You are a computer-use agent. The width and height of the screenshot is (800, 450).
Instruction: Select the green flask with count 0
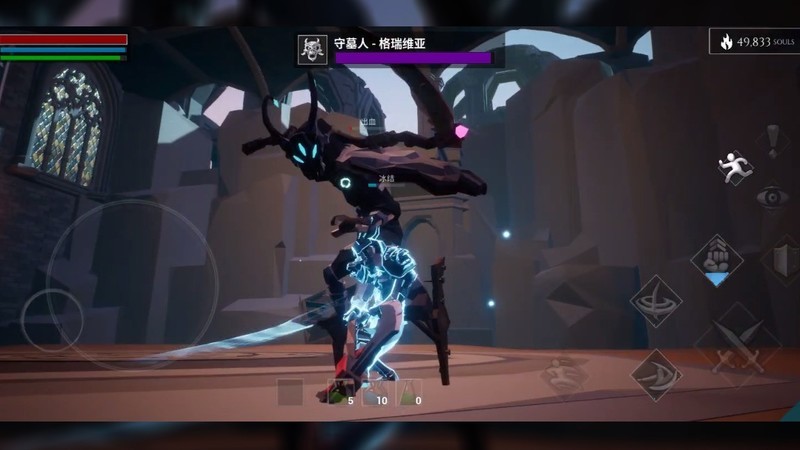pos(409,393)
